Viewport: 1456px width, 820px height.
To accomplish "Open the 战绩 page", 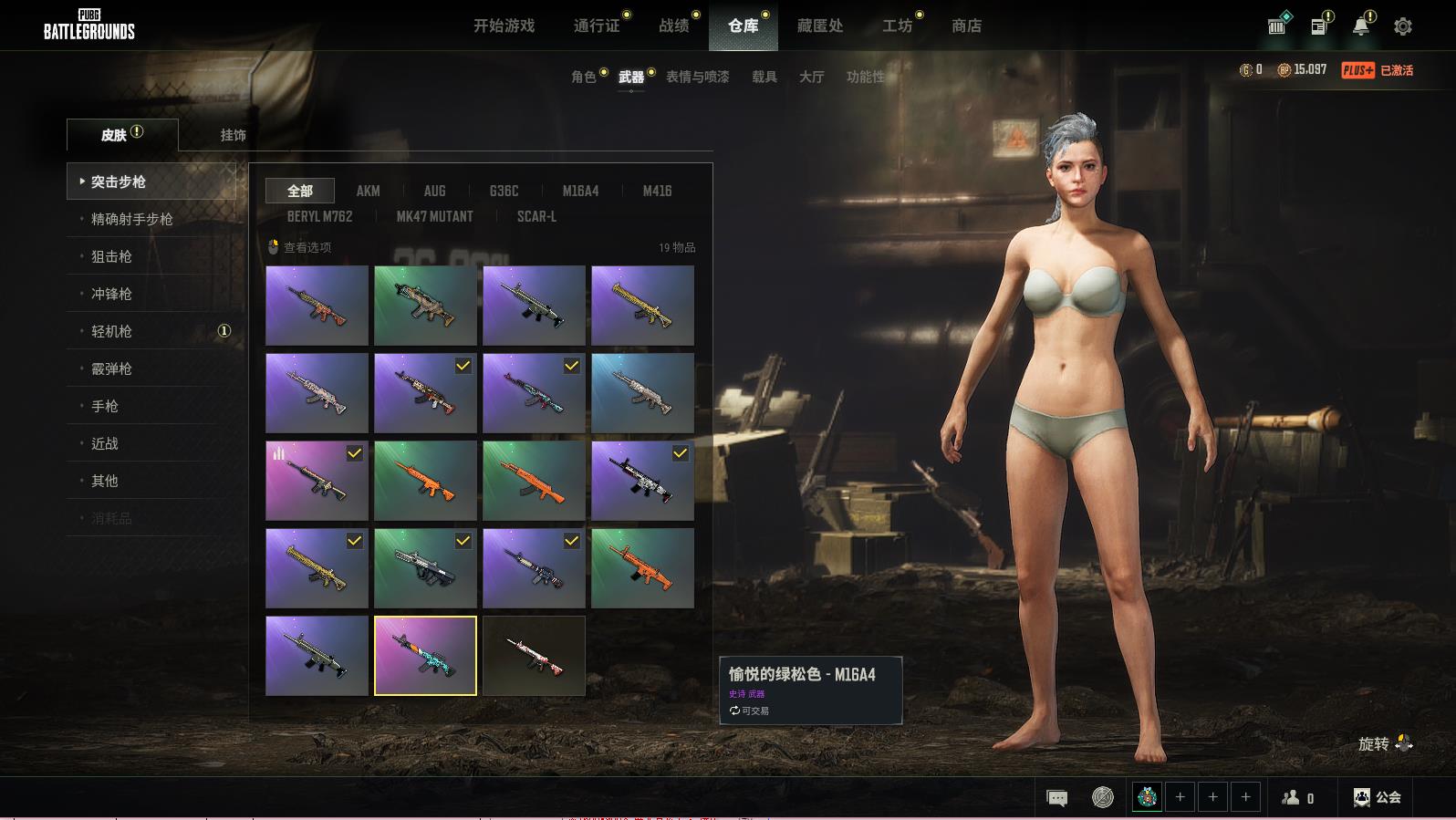I will (x=674, y=26).
